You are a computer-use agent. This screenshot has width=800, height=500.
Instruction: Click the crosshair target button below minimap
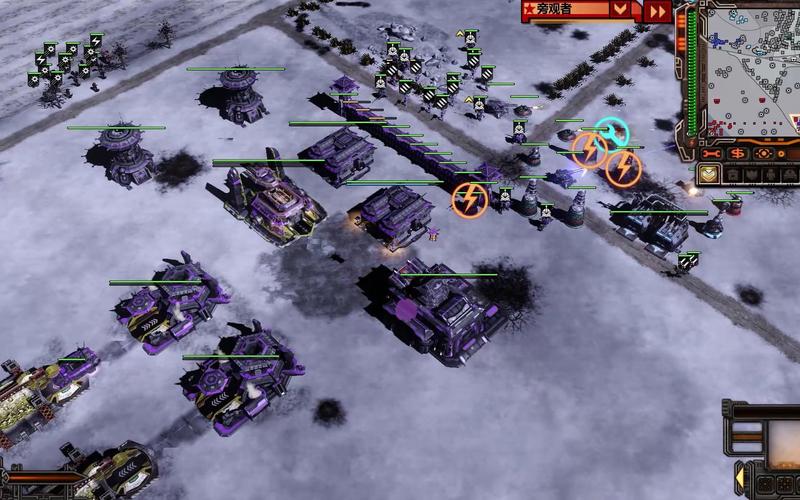765,154
